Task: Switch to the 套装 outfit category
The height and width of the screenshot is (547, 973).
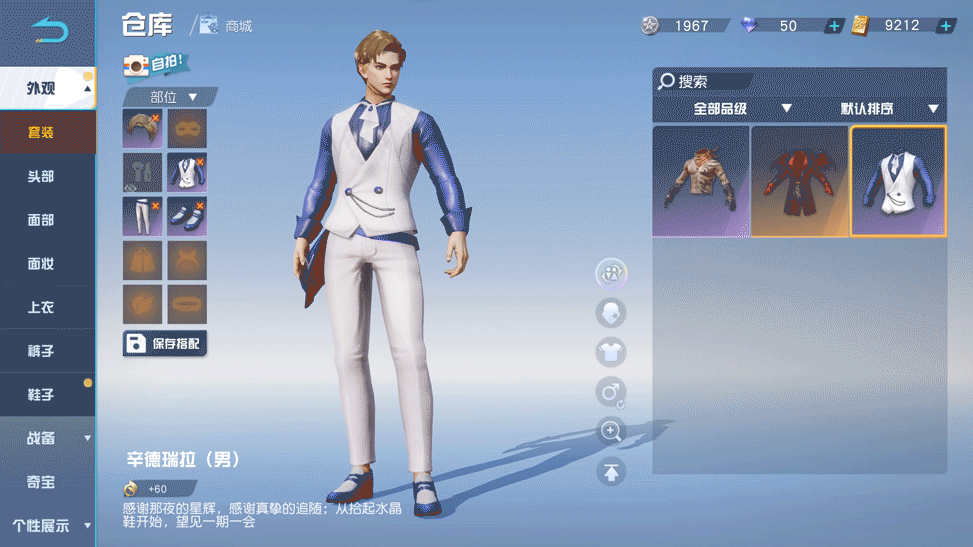Action: click(x=41, y=132)
